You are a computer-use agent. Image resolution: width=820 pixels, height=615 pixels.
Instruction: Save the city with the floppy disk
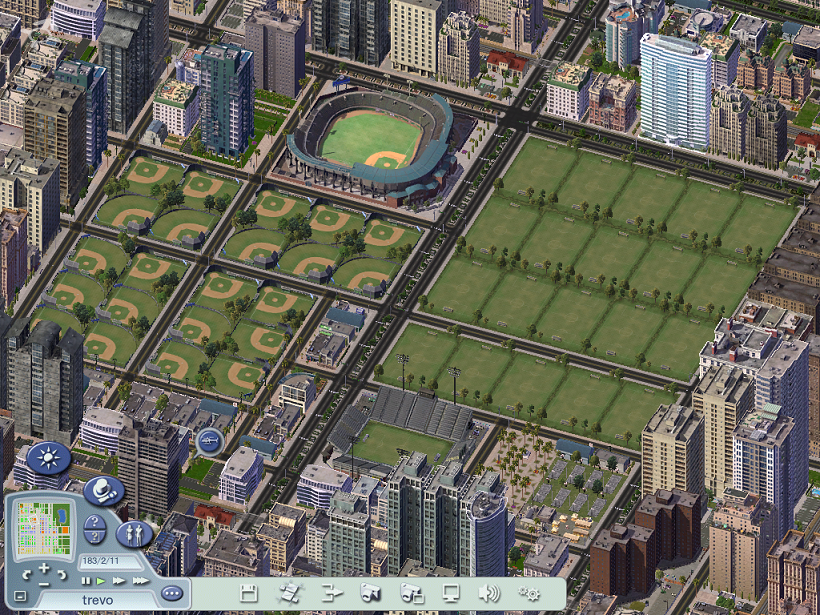point(249,592)
